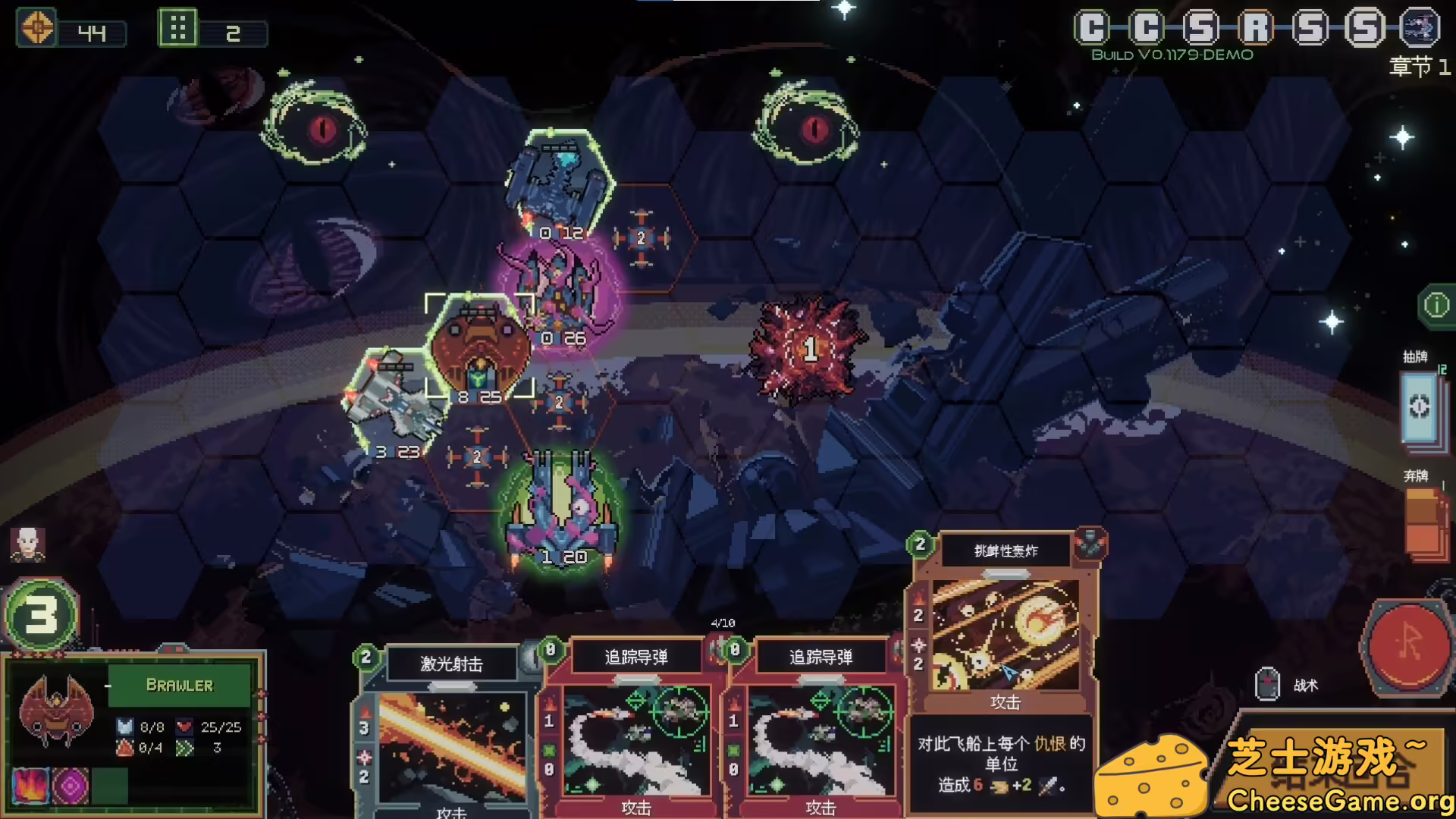1456x819 pixels.
Task: Click the green energy orb showing 3
Action: 42,614
